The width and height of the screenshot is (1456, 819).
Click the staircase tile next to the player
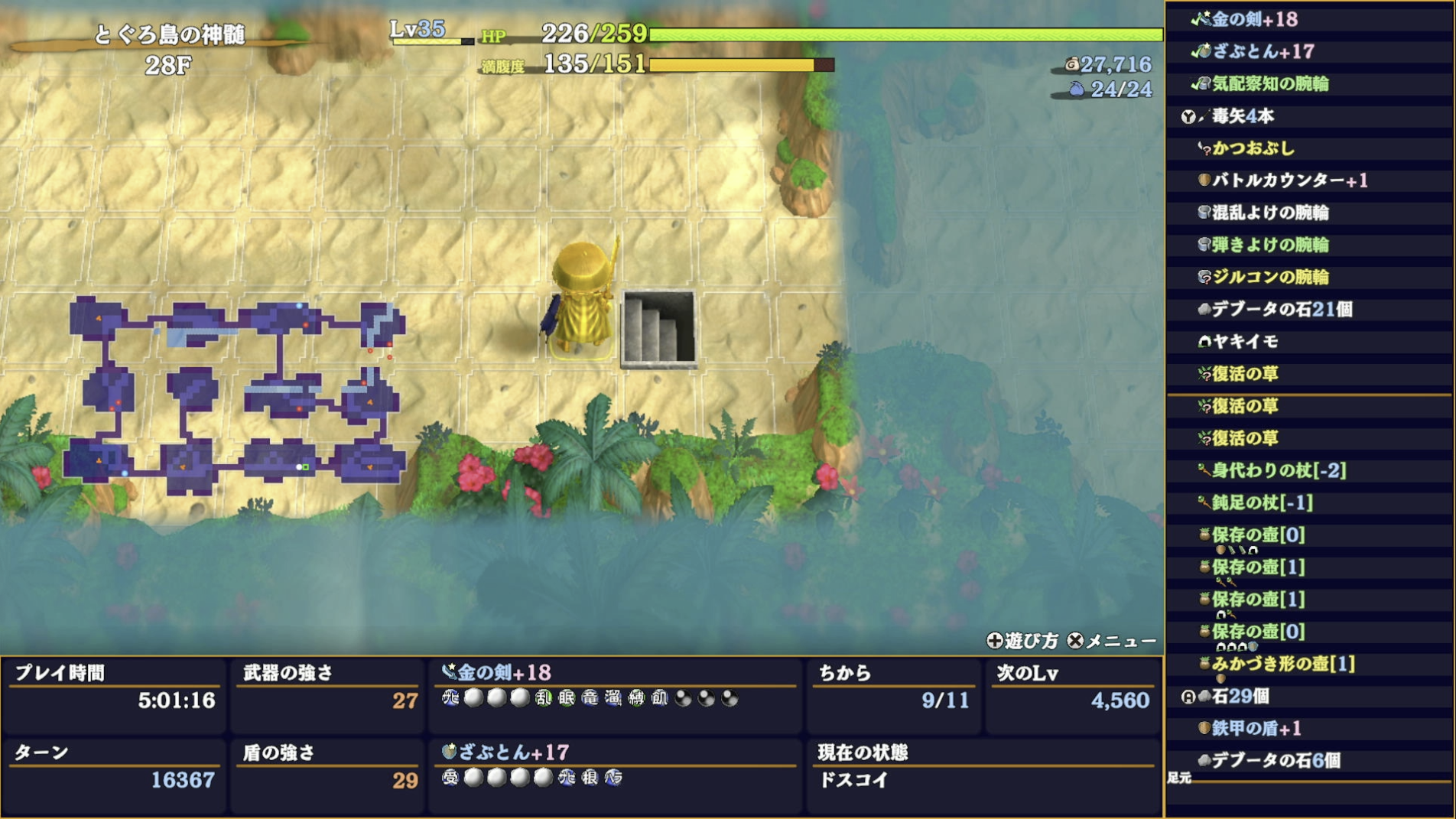[x=658, y=329]
